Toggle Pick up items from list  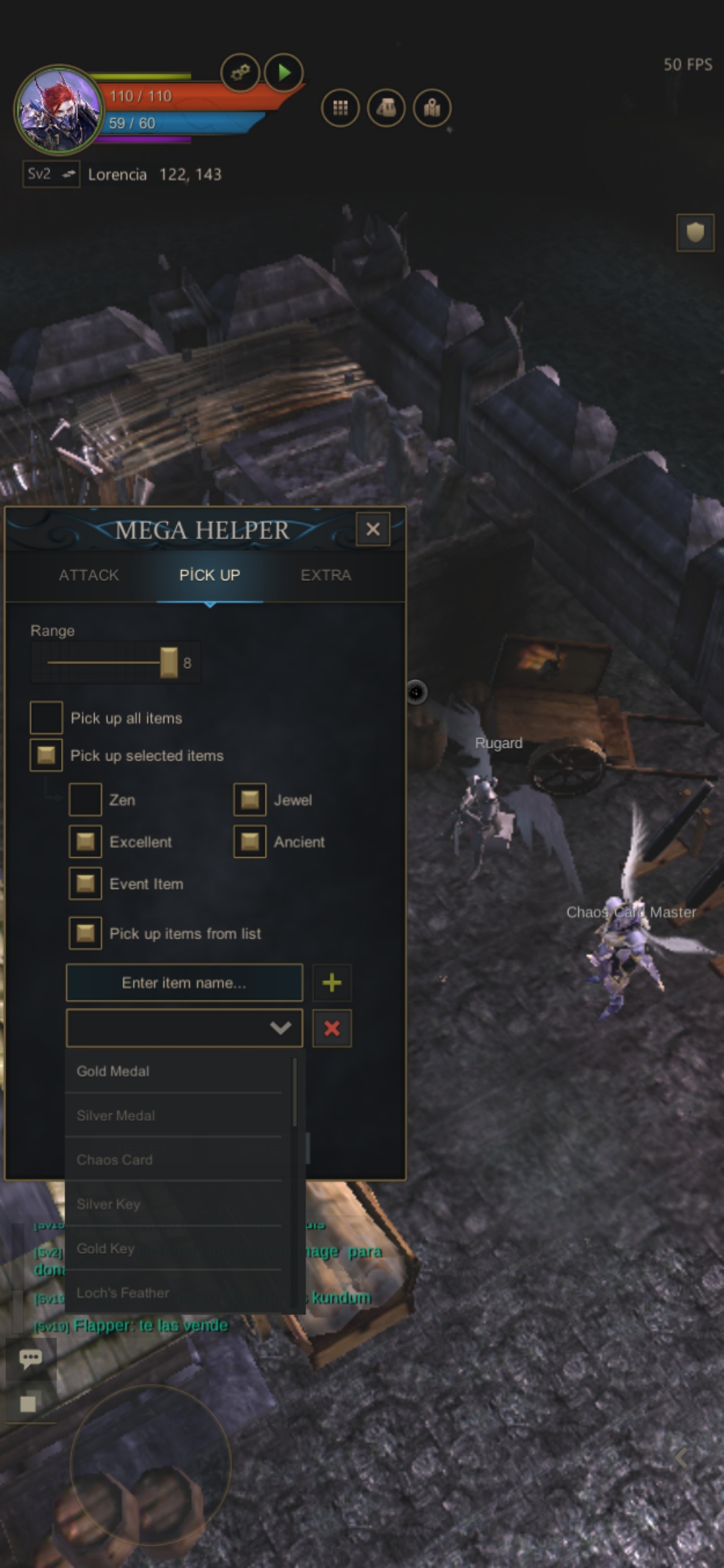click(x=85, y=933)
